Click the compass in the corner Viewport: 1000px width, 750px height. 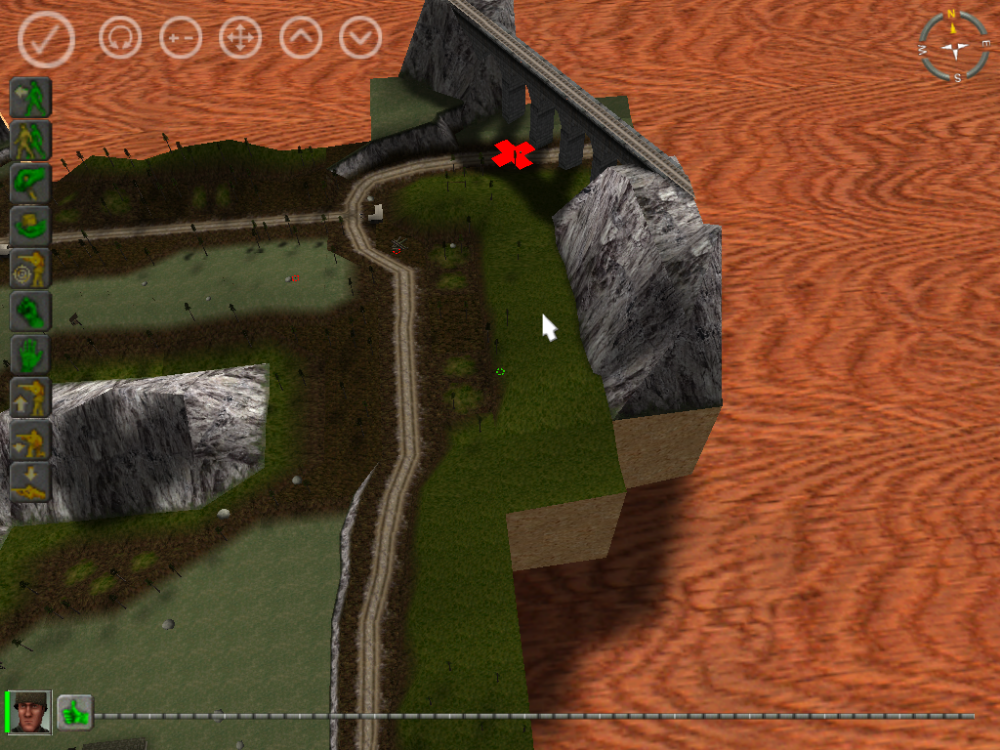point(953,45)
